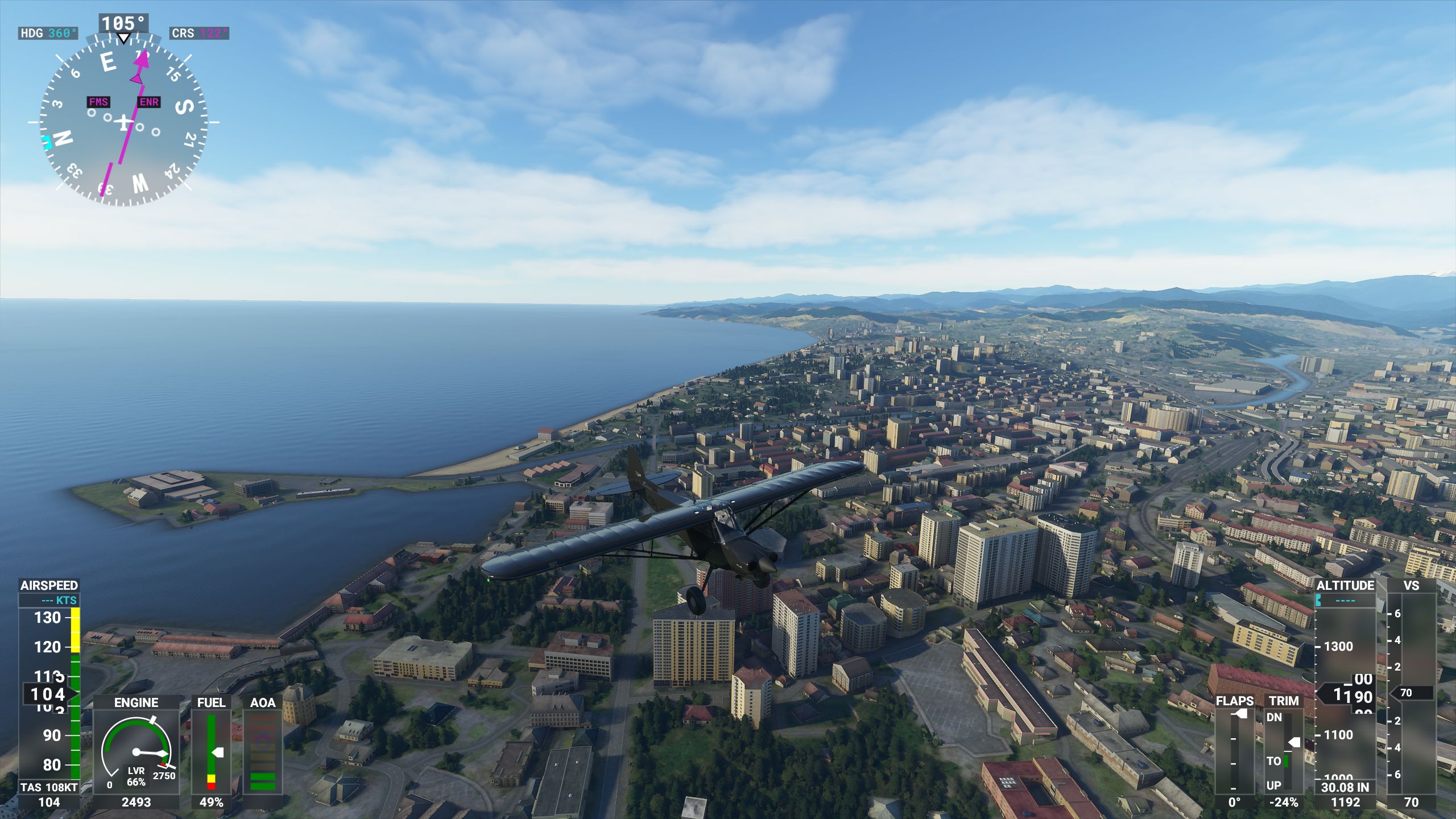Open the engine RPM gauge
The image size is (1456, 819).
pos(136,751)
